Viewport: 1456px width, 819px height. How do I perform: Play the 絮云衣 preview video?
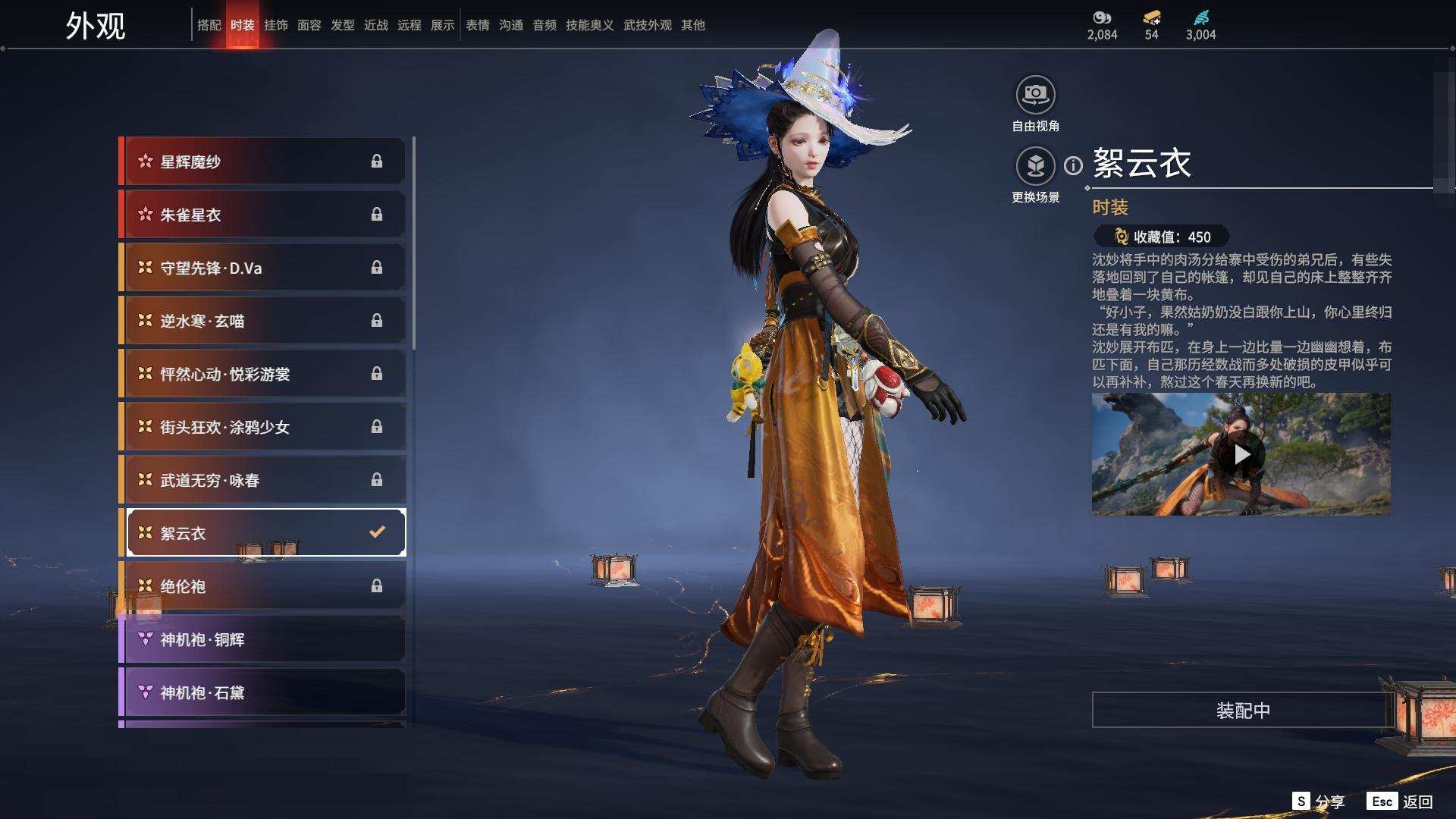click(x=1241, y=454)
